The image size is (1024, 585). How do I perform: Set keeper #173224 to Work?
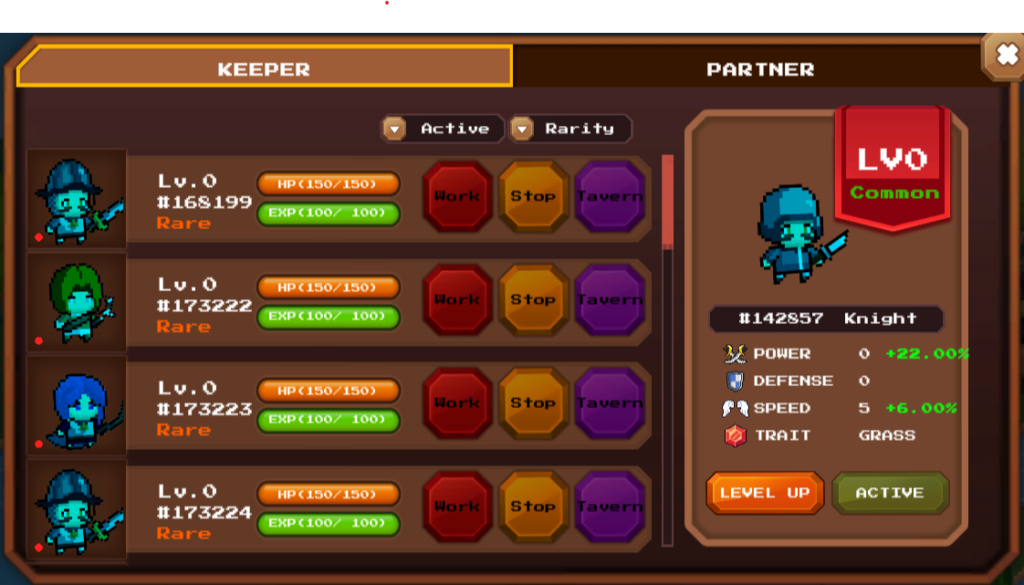457,506
